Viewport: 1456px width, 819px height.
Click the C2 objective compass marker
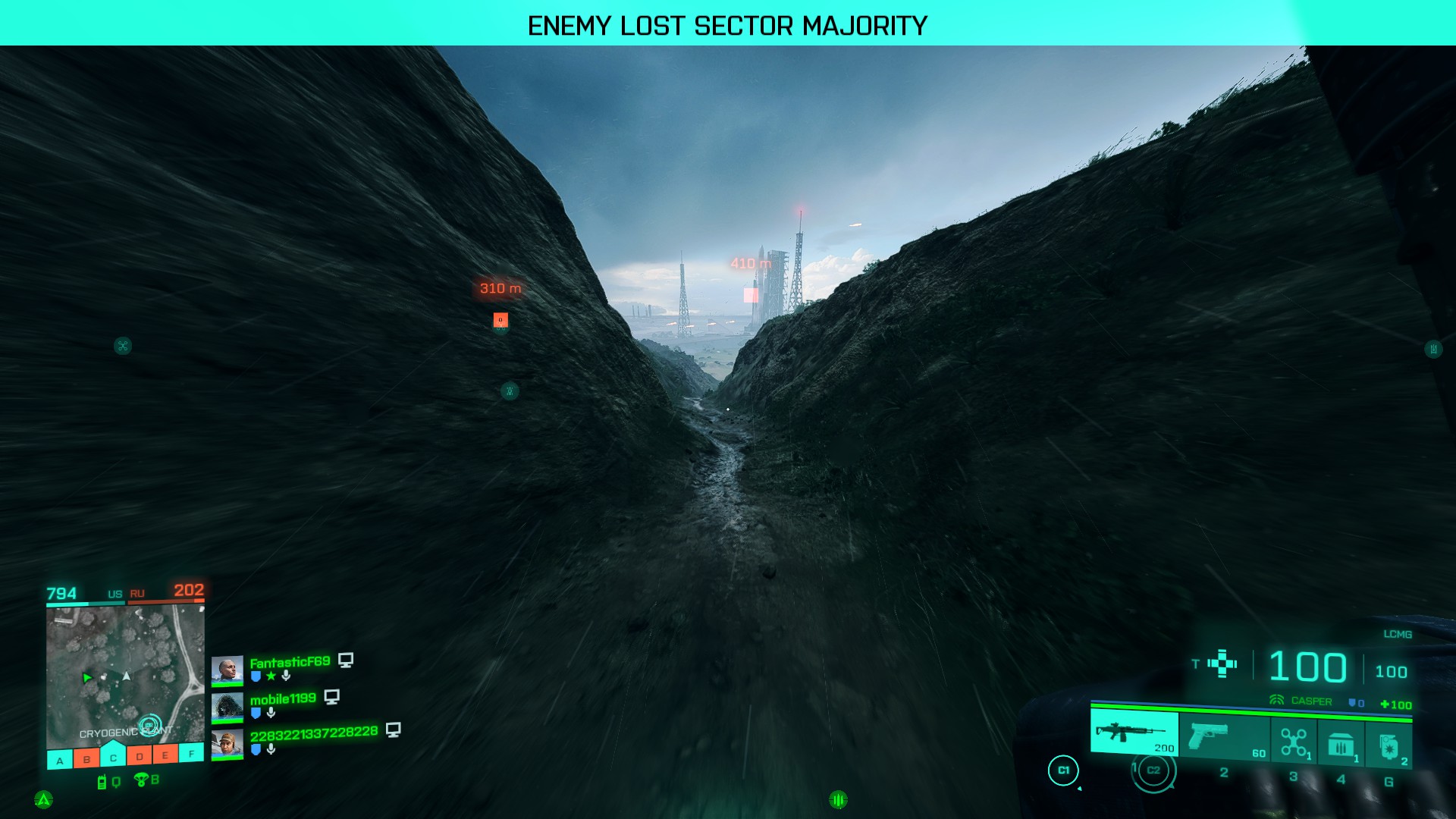pyautogui.click(x=1153, y=770)
